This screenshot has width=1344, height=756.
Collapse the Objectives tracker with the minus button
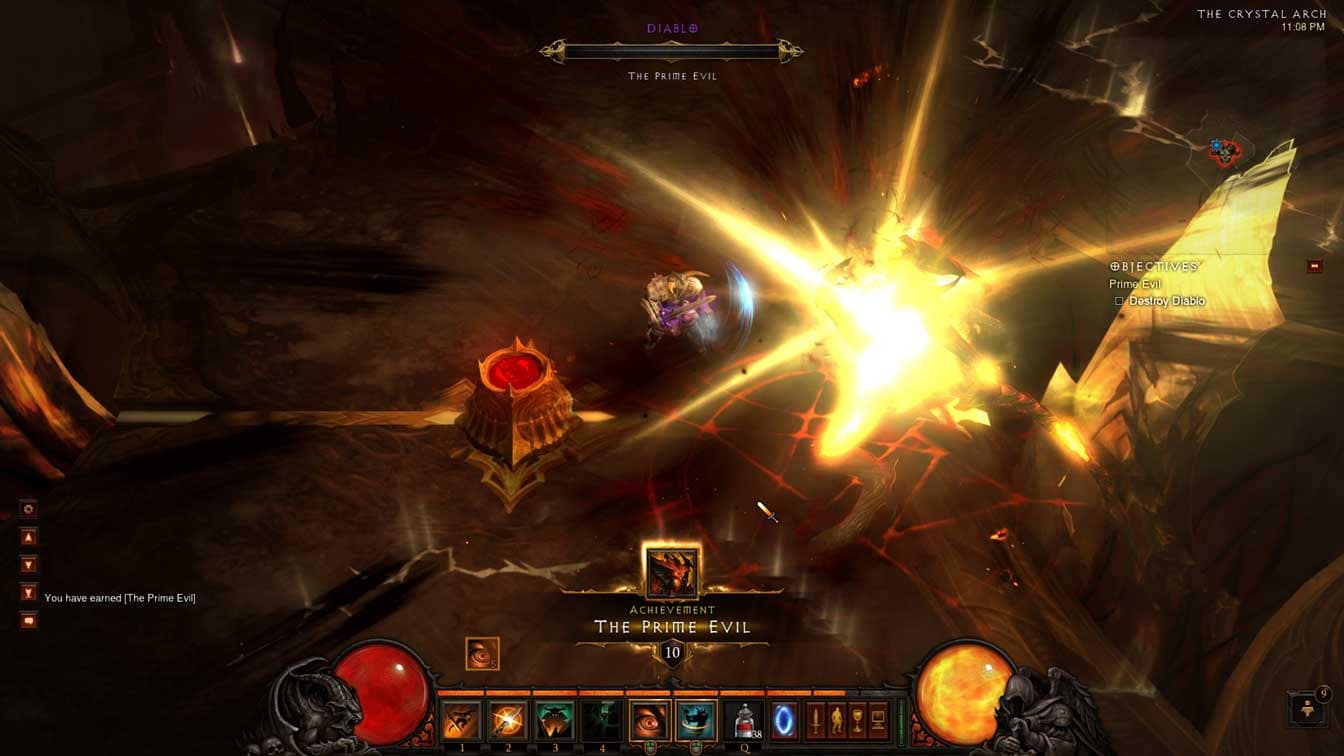[x=1315, y=266]
